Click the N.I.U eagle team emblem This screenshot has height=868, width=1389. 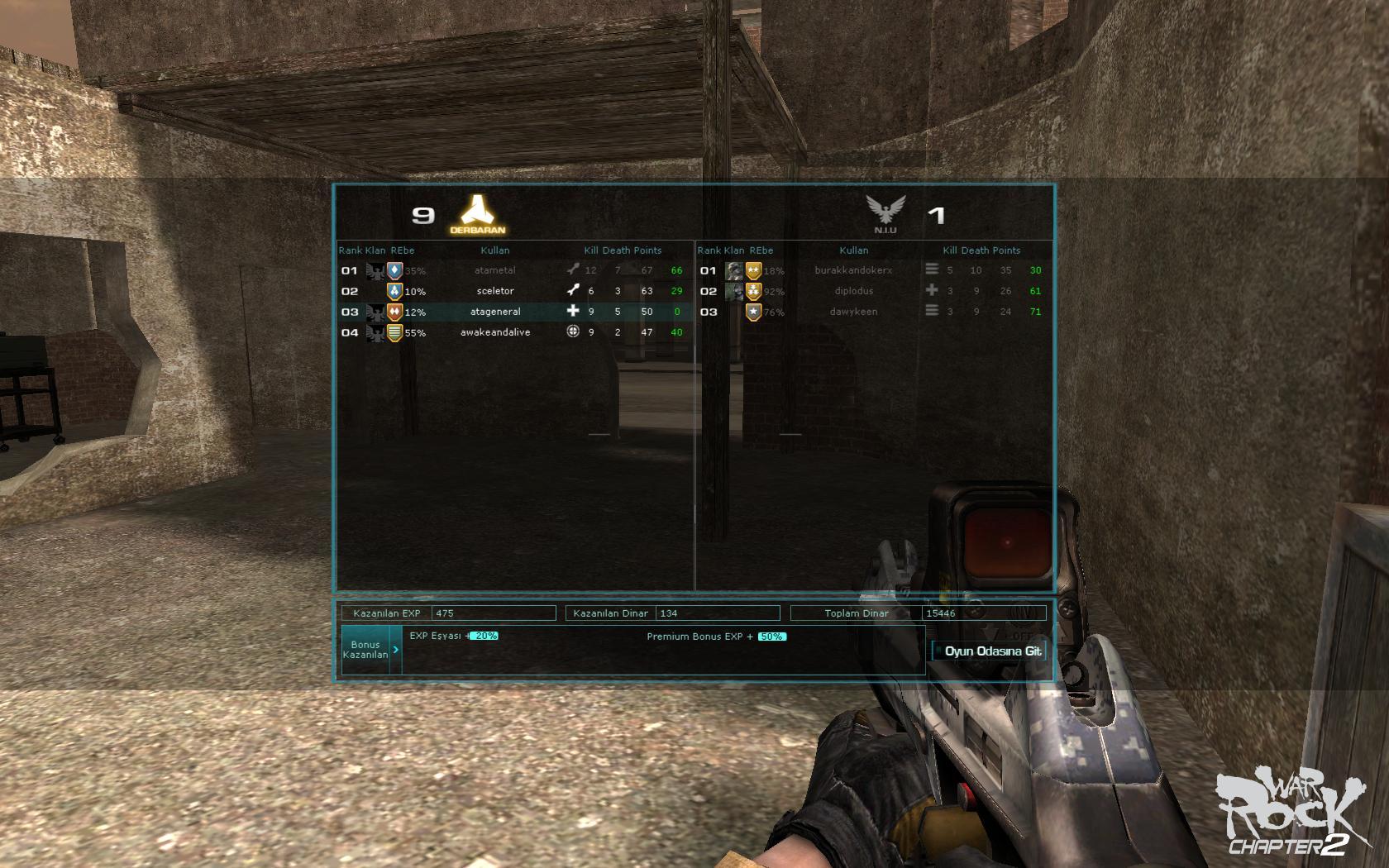coord(885,213)
